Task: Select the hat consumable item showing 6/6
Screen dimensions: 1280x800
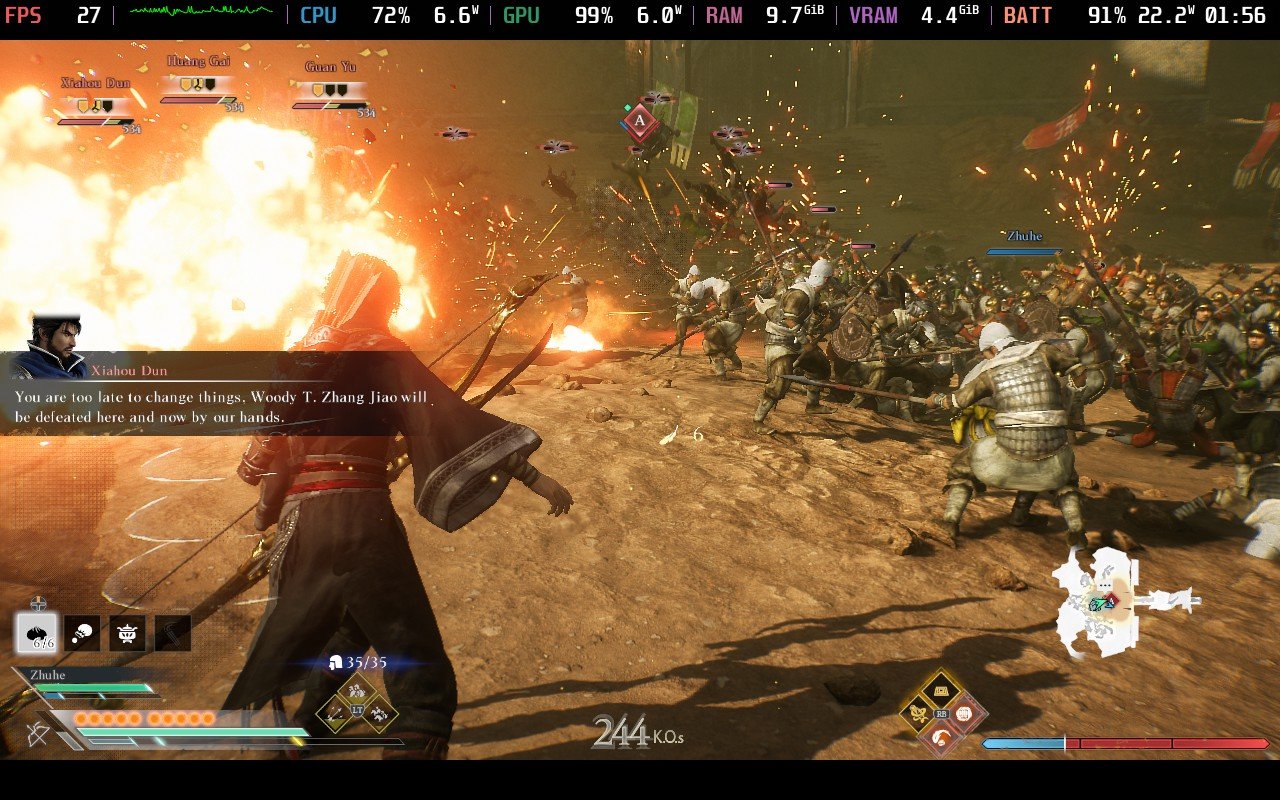Action: 35,633
